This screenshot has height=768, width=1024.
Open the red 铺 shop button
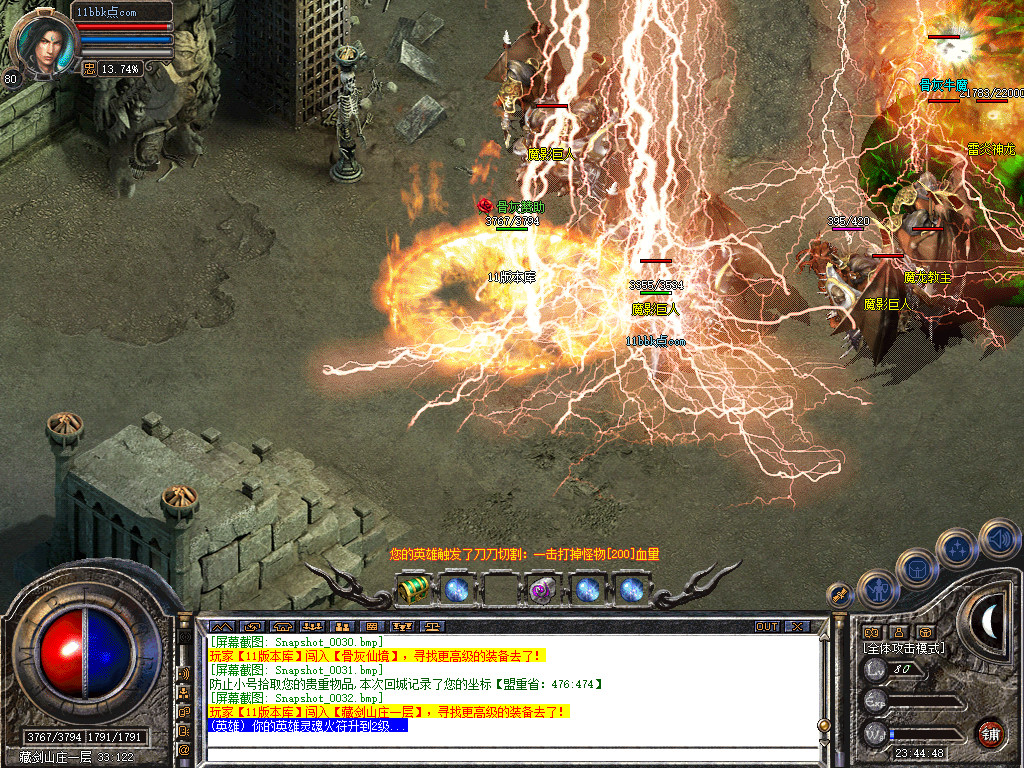point(990,732)
